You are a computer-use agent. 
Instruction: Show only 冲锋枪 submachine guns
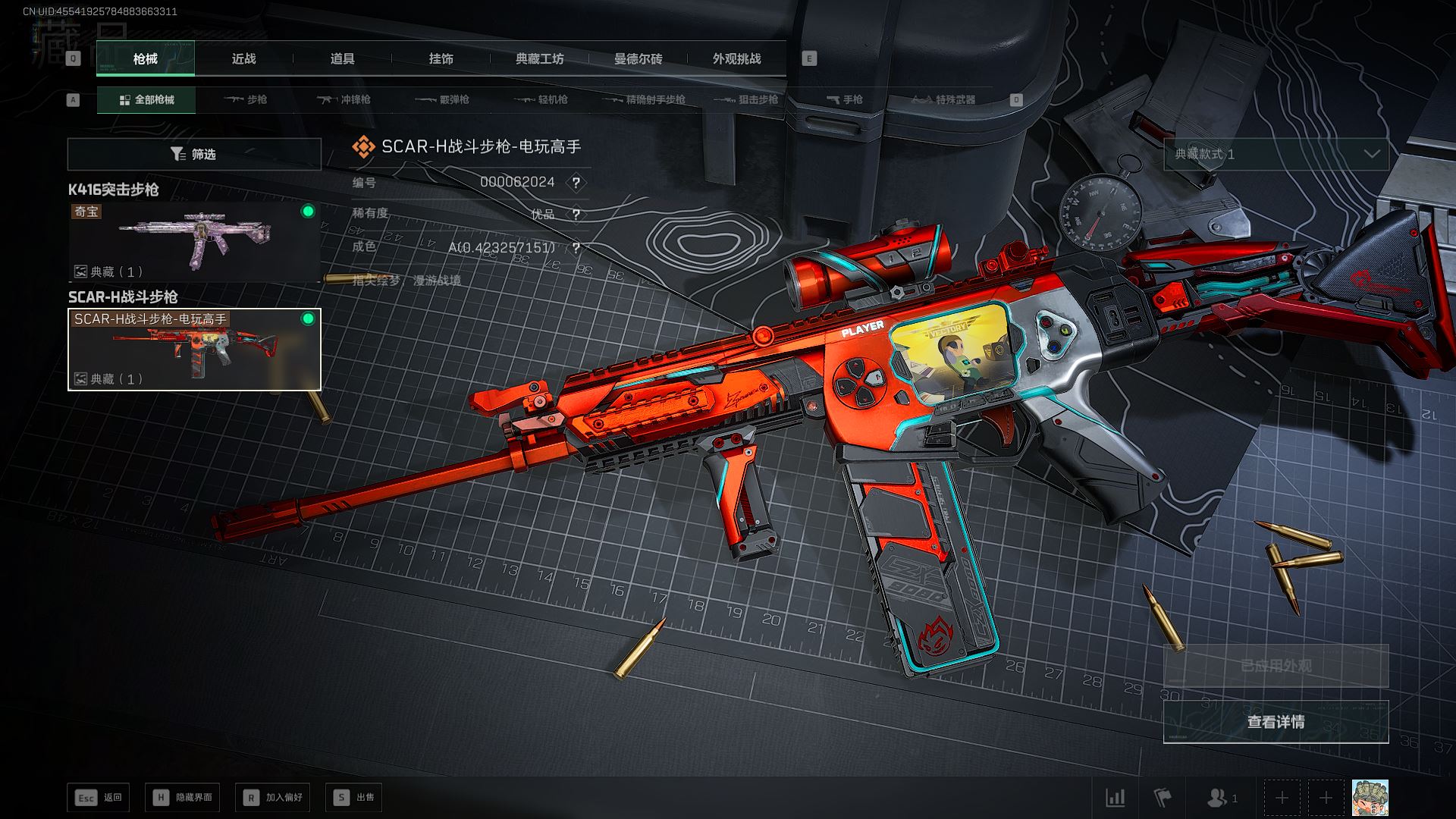pos(344,100)
